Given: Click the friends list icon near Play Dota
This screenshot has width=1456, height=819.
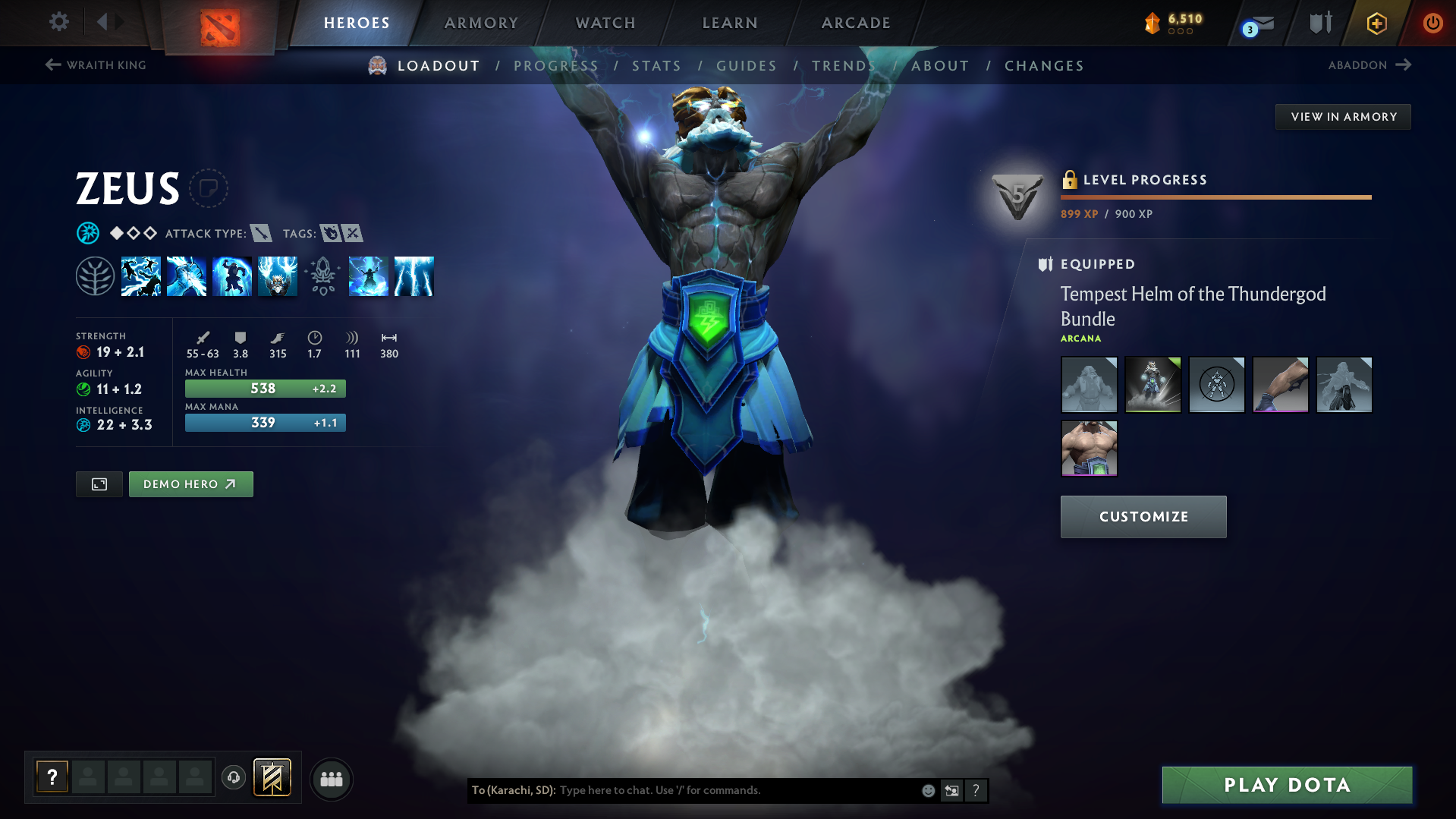Looking at the screenshot, I should [331, 779].
